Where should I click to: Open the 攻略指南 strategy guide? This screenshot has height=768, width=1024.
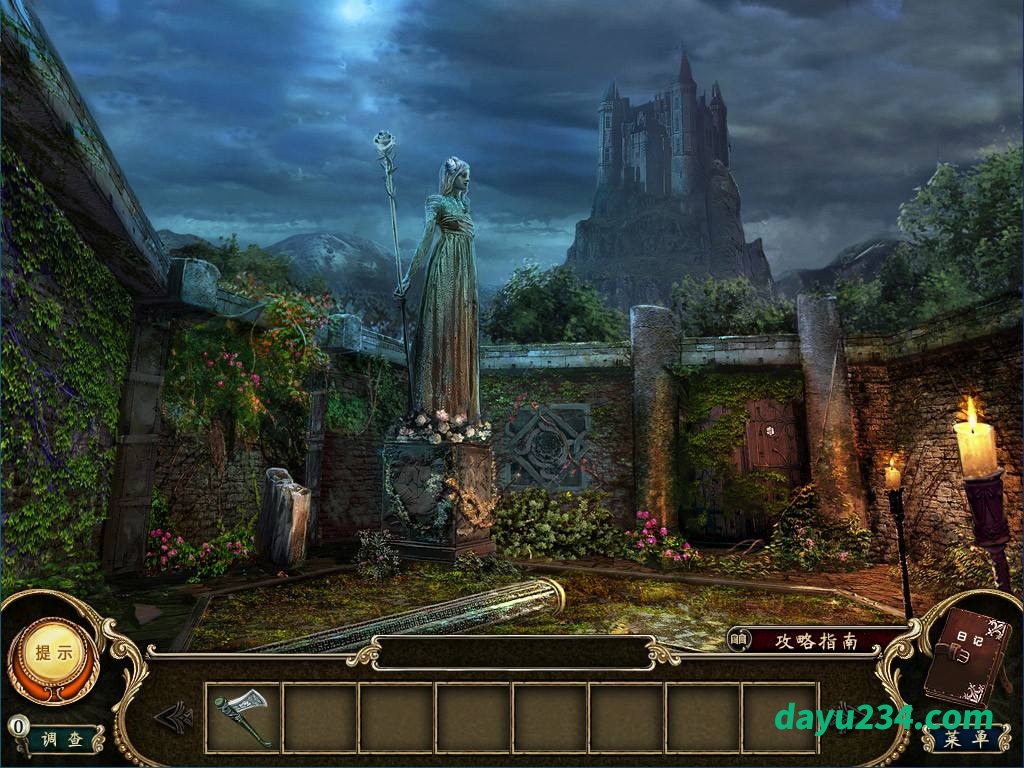tap(818, 640)
